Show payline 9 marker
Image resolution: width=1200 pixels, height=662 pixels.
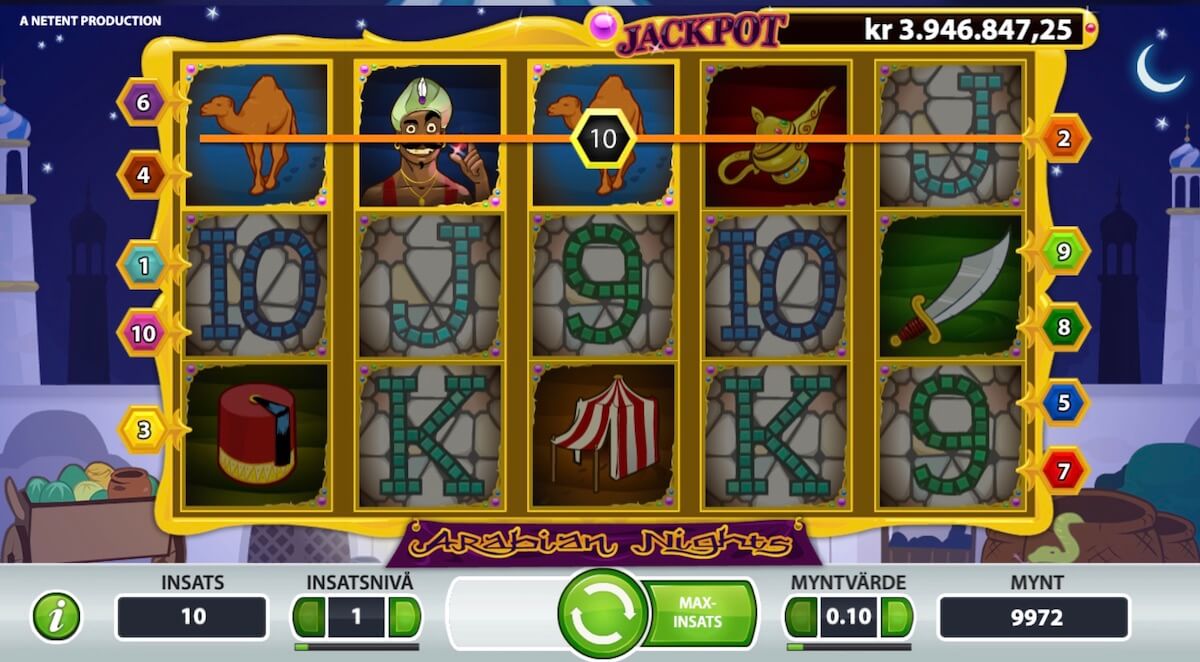point(1064,251)
